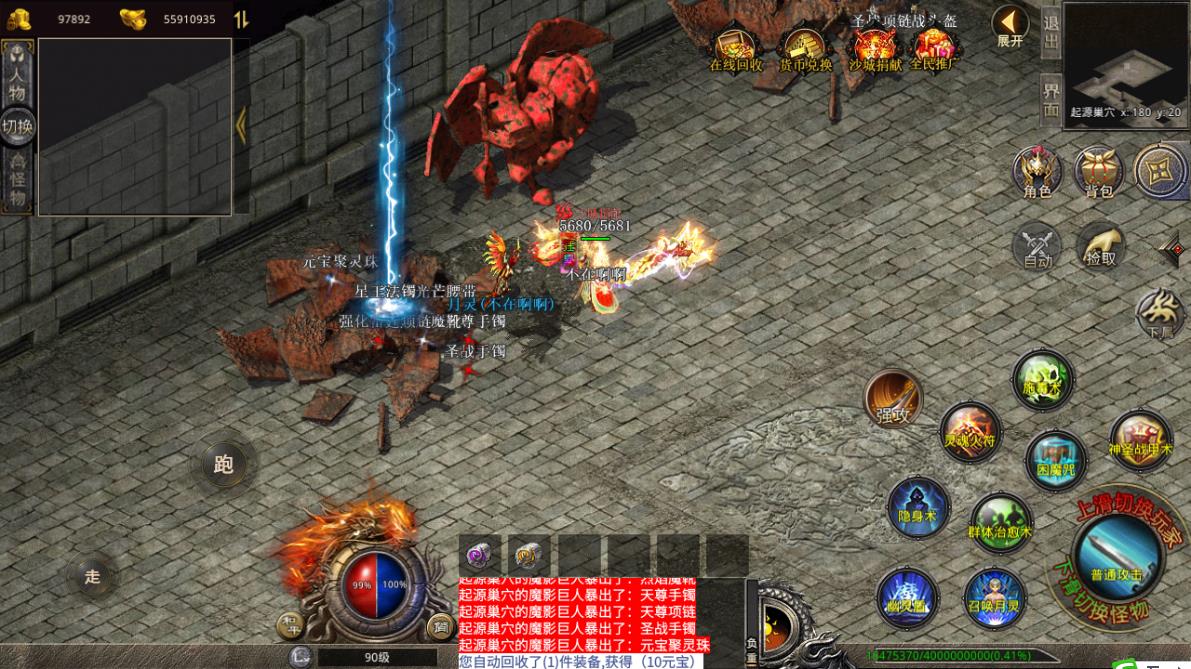Activate the 强攻 strong attack skill

(893, 399)
